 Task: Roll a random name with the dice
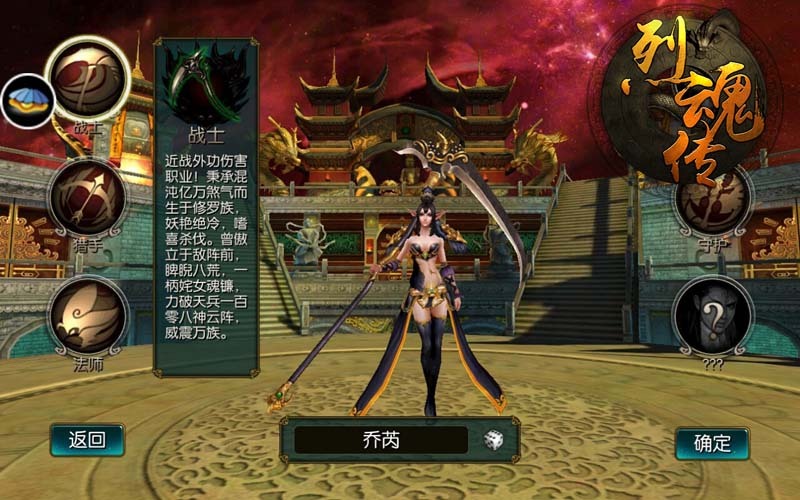coord(494,440)
